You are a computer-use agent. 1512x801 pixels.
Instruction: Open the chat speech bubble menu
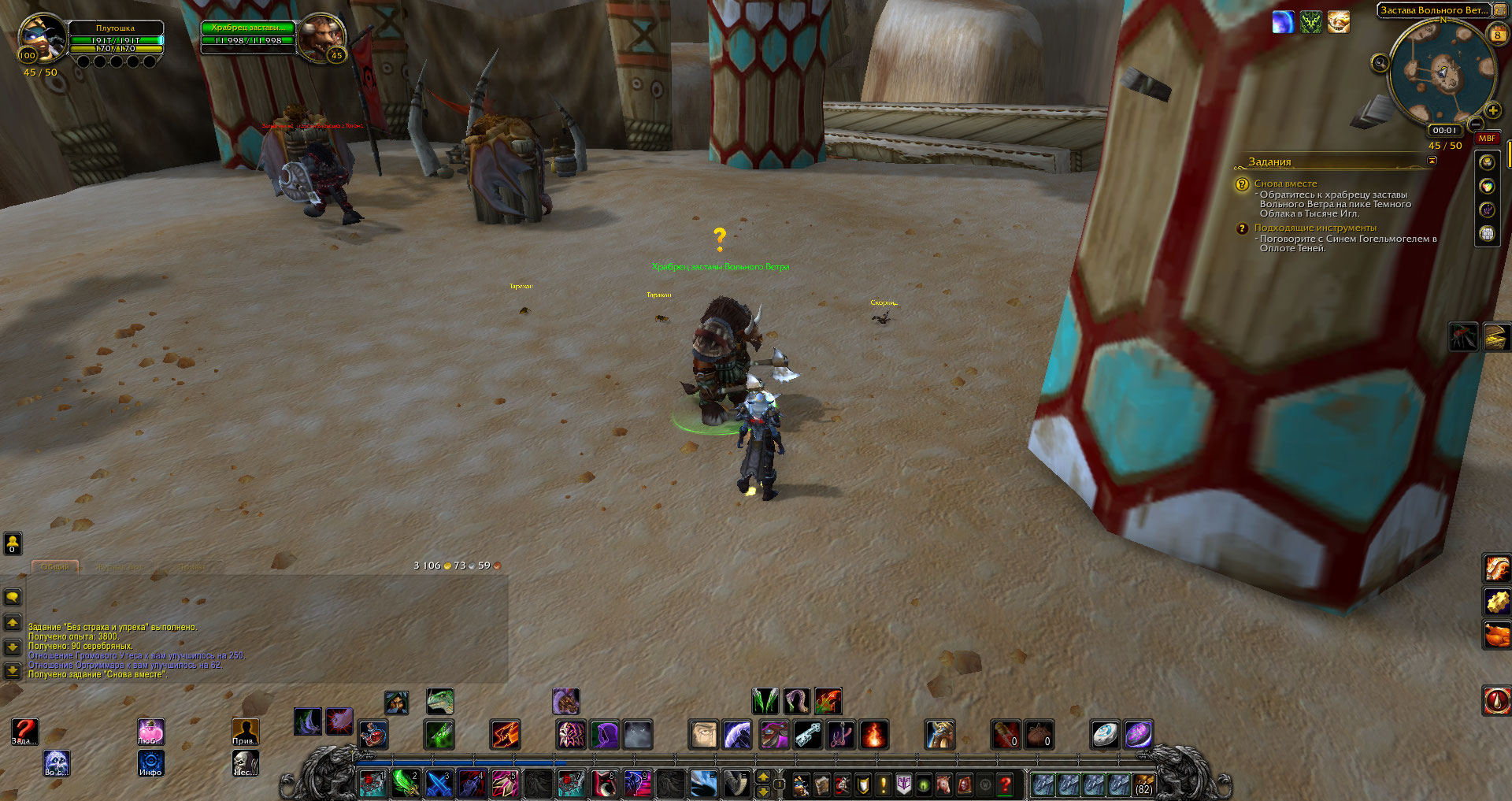[13, 598]
